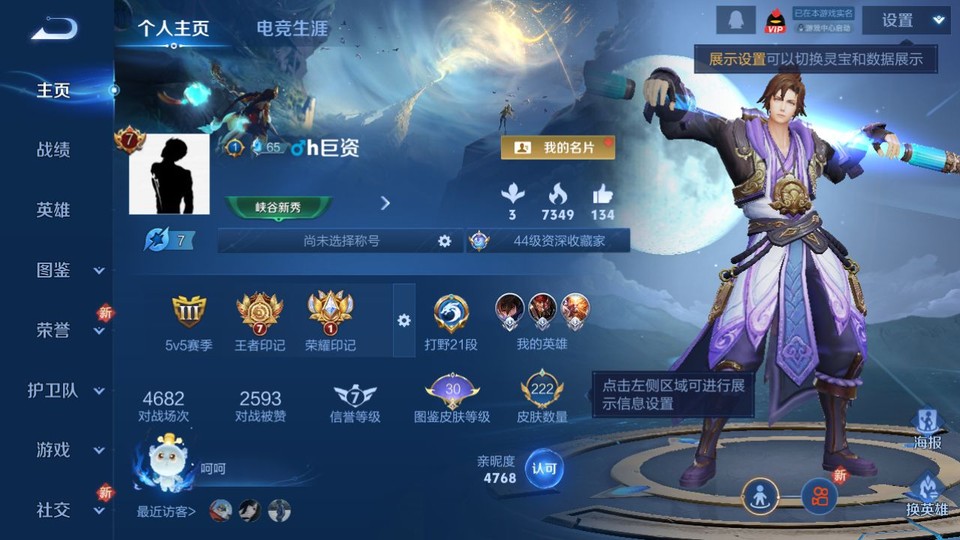Click the 我的名片 button
Screen dimensions: 960x540
tap(558, 148)
